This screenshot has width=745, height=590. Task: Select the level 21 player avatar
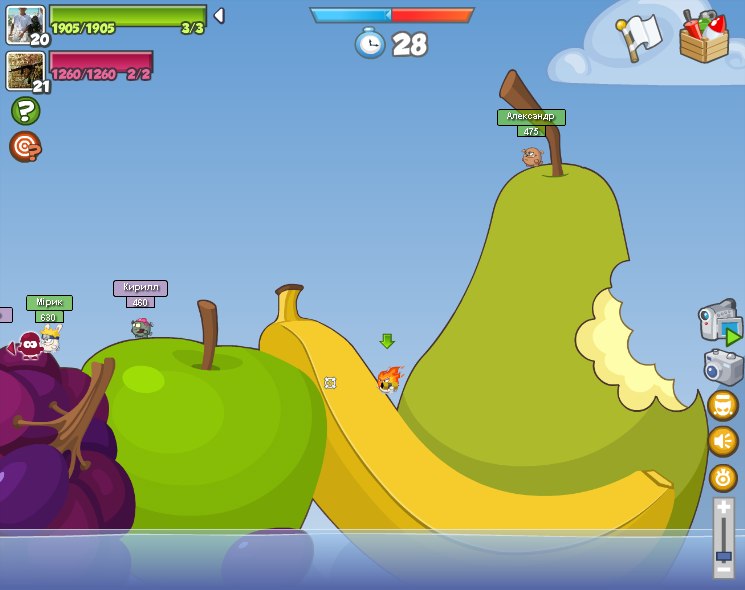click(25, 71)
